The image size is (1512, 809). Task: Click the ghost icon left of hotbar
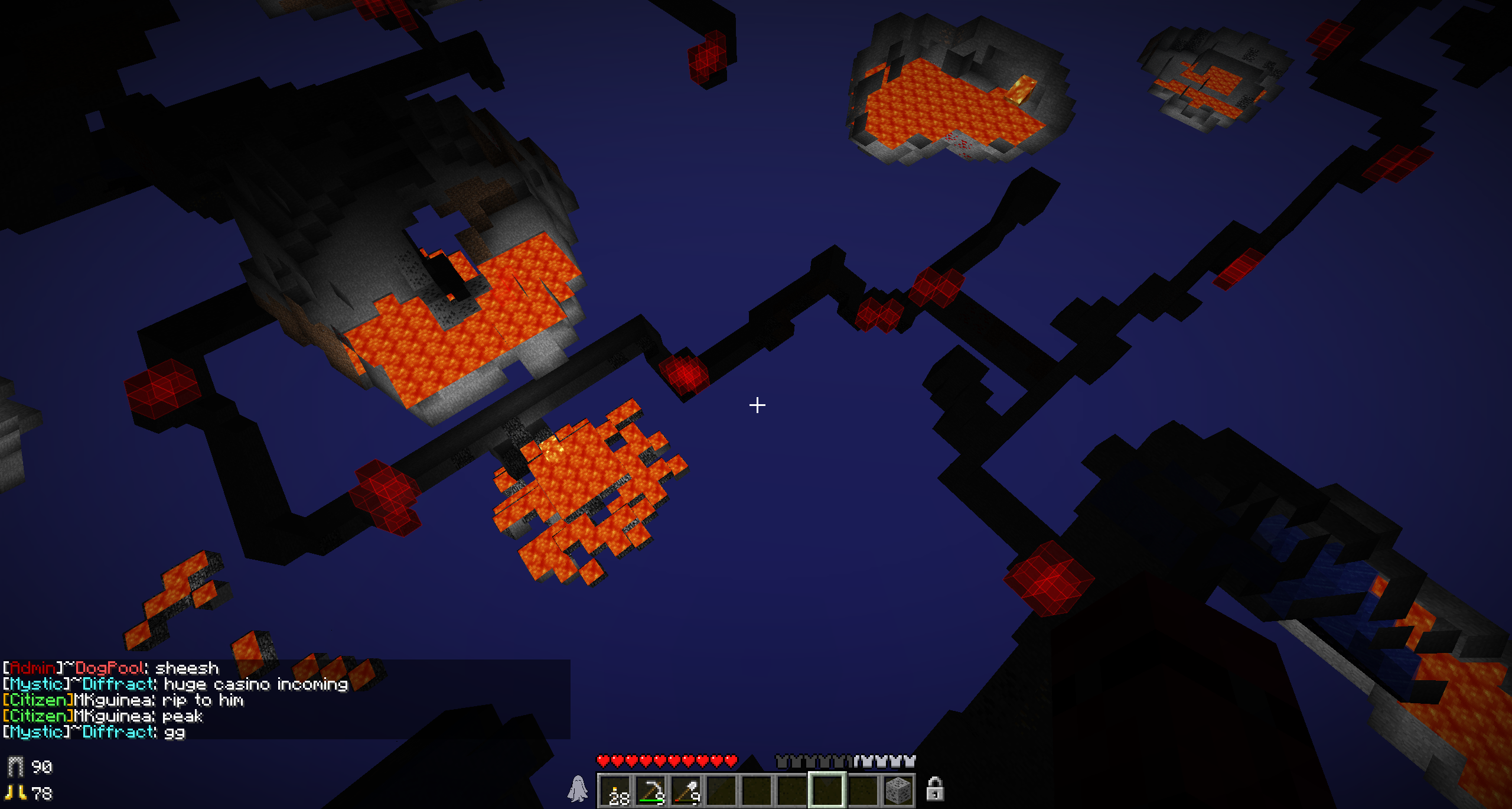tap(578, 789)
